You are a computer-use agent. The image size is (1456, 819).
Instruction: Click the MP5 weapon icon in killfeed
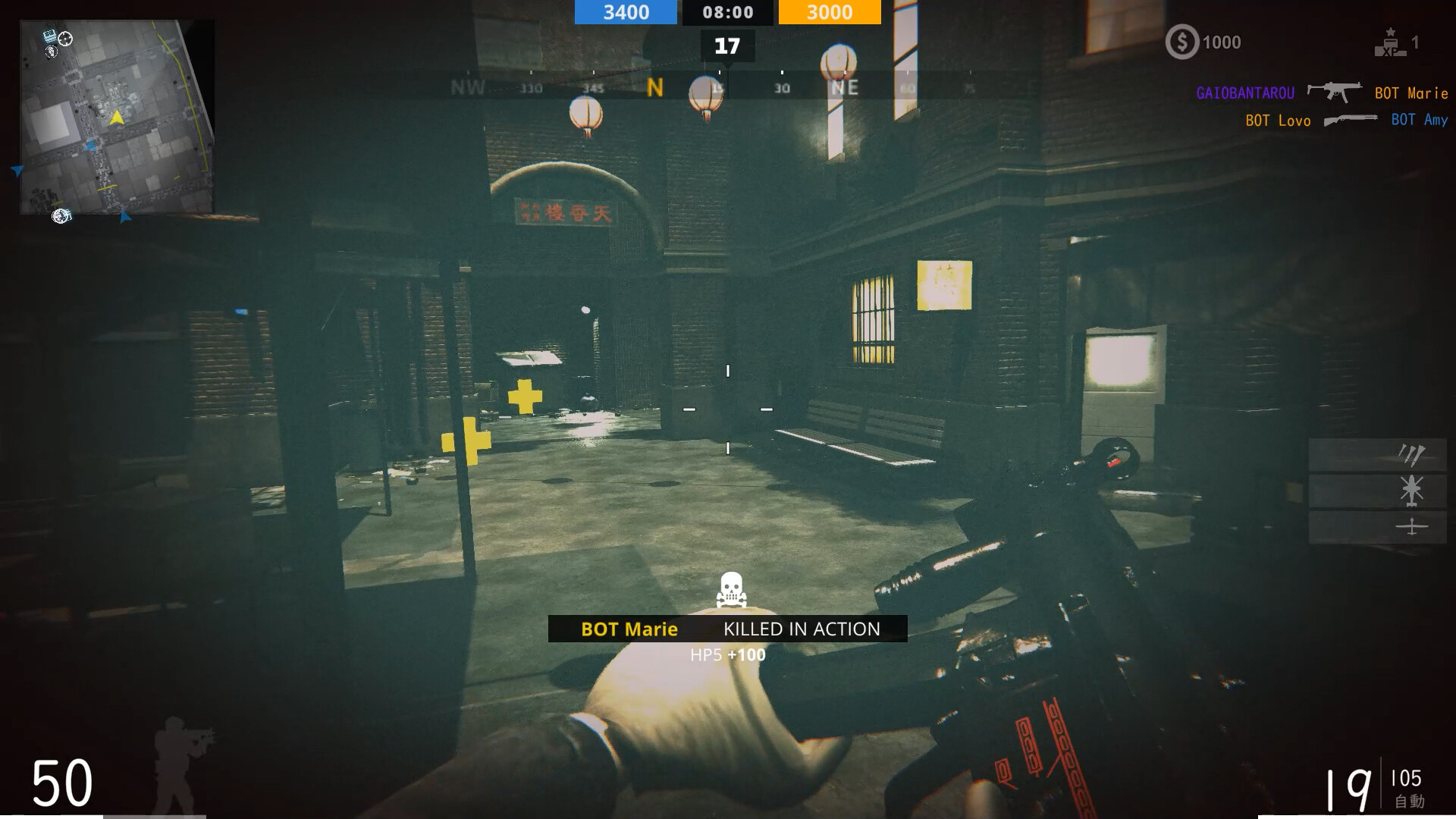click(1335, 92)
